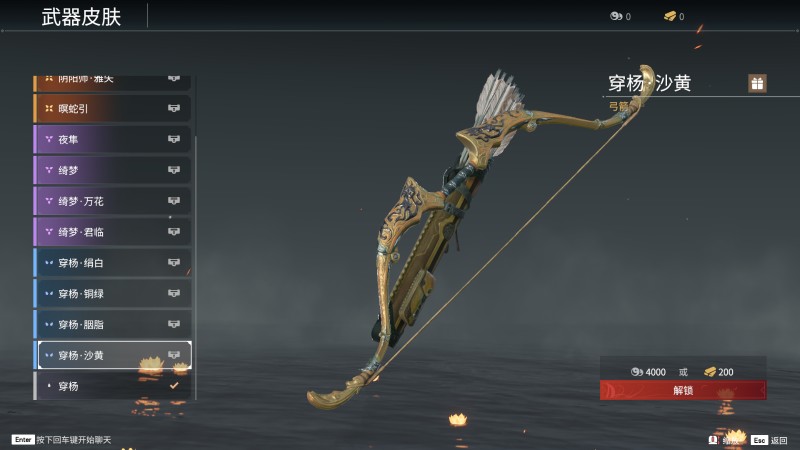Select the 暝蛇引 weapon skin

(x=112, y=108)
